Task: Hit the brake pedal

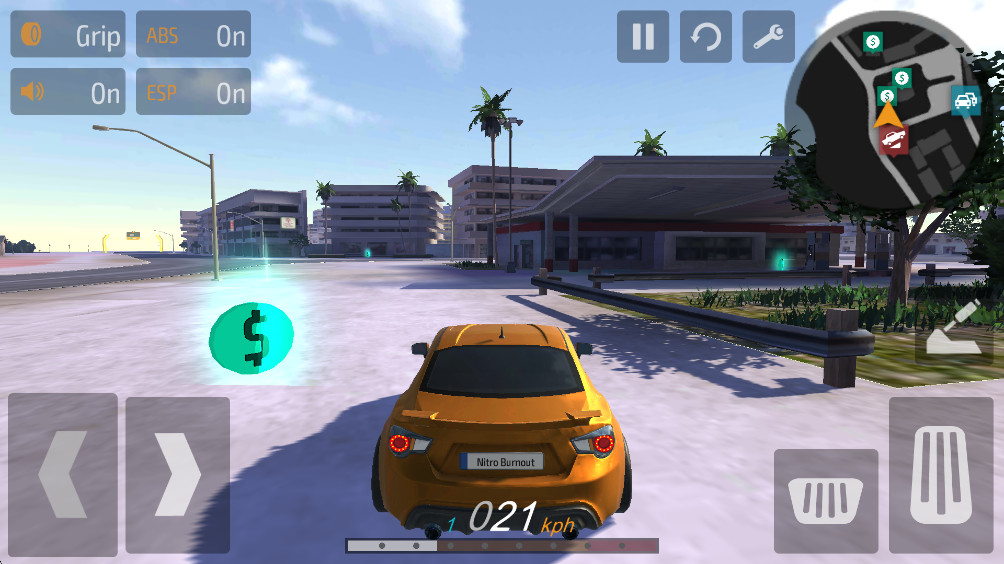Action: tap(826, 500)
